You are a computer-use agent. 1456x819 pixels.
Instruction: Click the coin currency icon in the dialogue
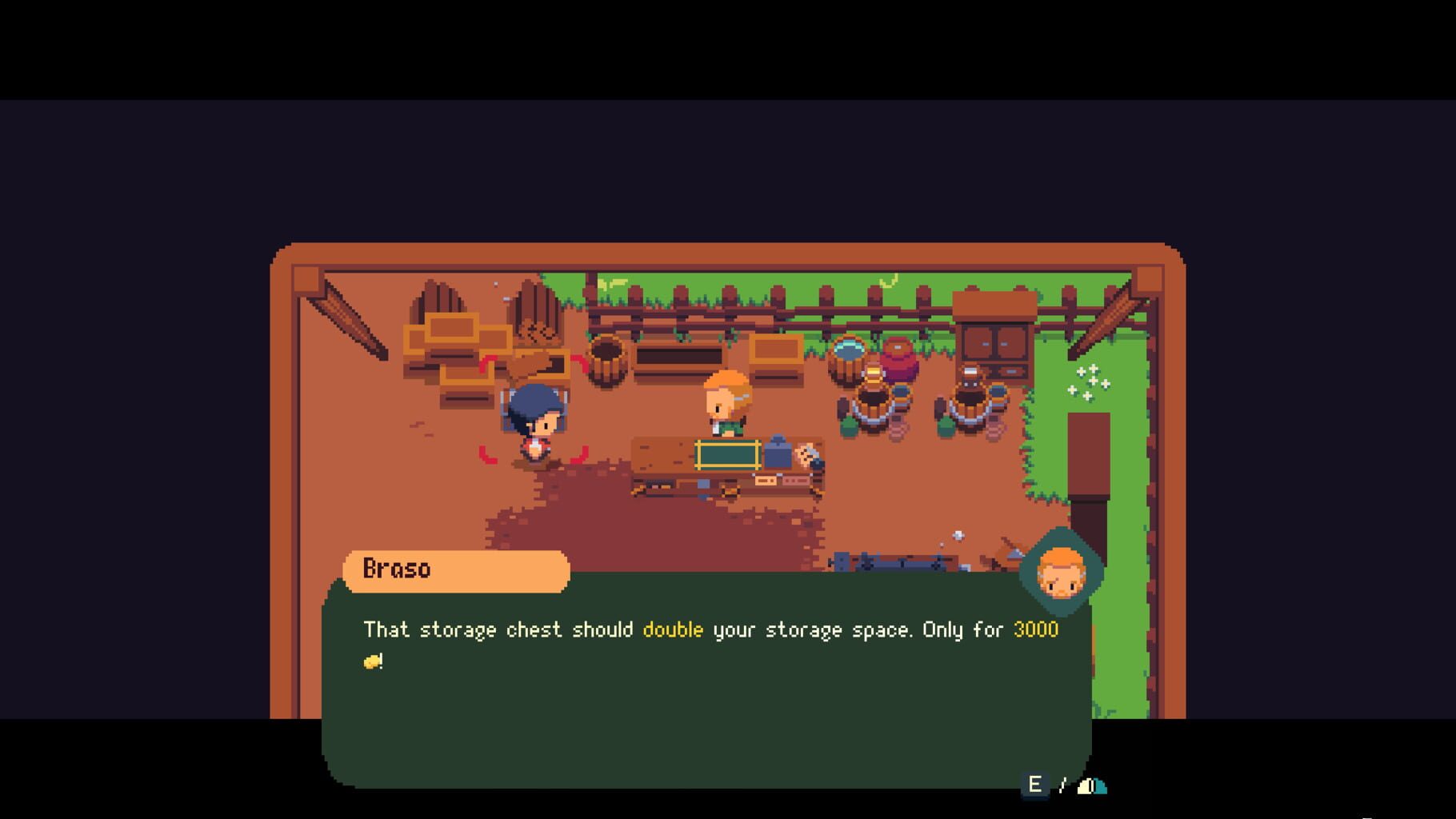pos(373,661)
